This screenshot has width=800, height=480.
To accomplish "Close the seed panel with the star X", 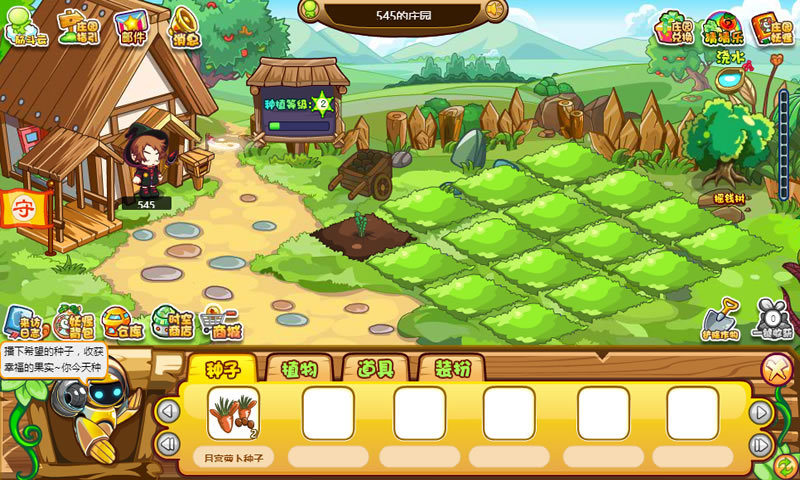I will [775, 368].
